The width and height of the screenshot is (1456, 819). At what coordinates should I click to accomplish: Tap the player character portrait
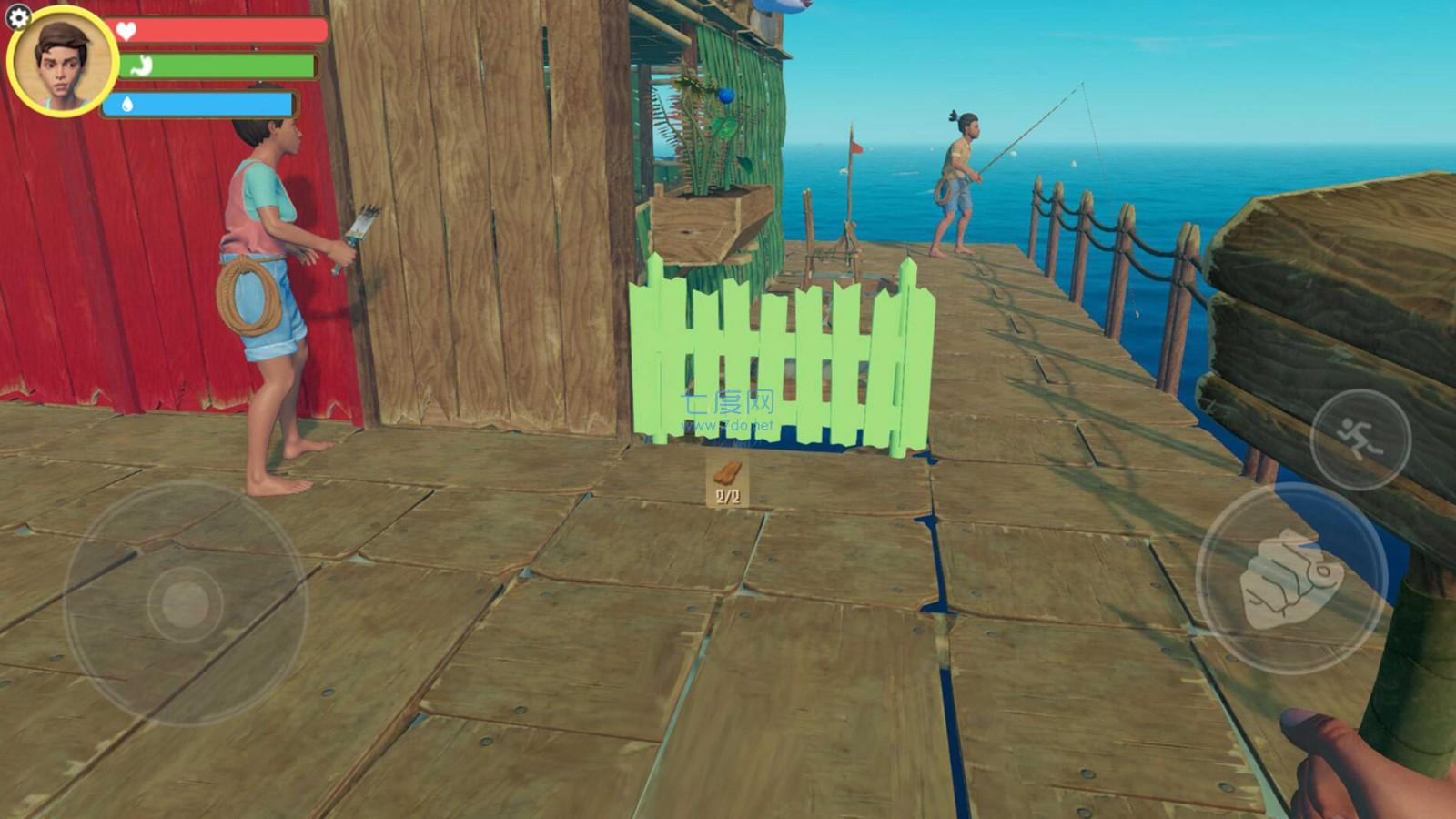pyautogui.click(x=63, y=64)
